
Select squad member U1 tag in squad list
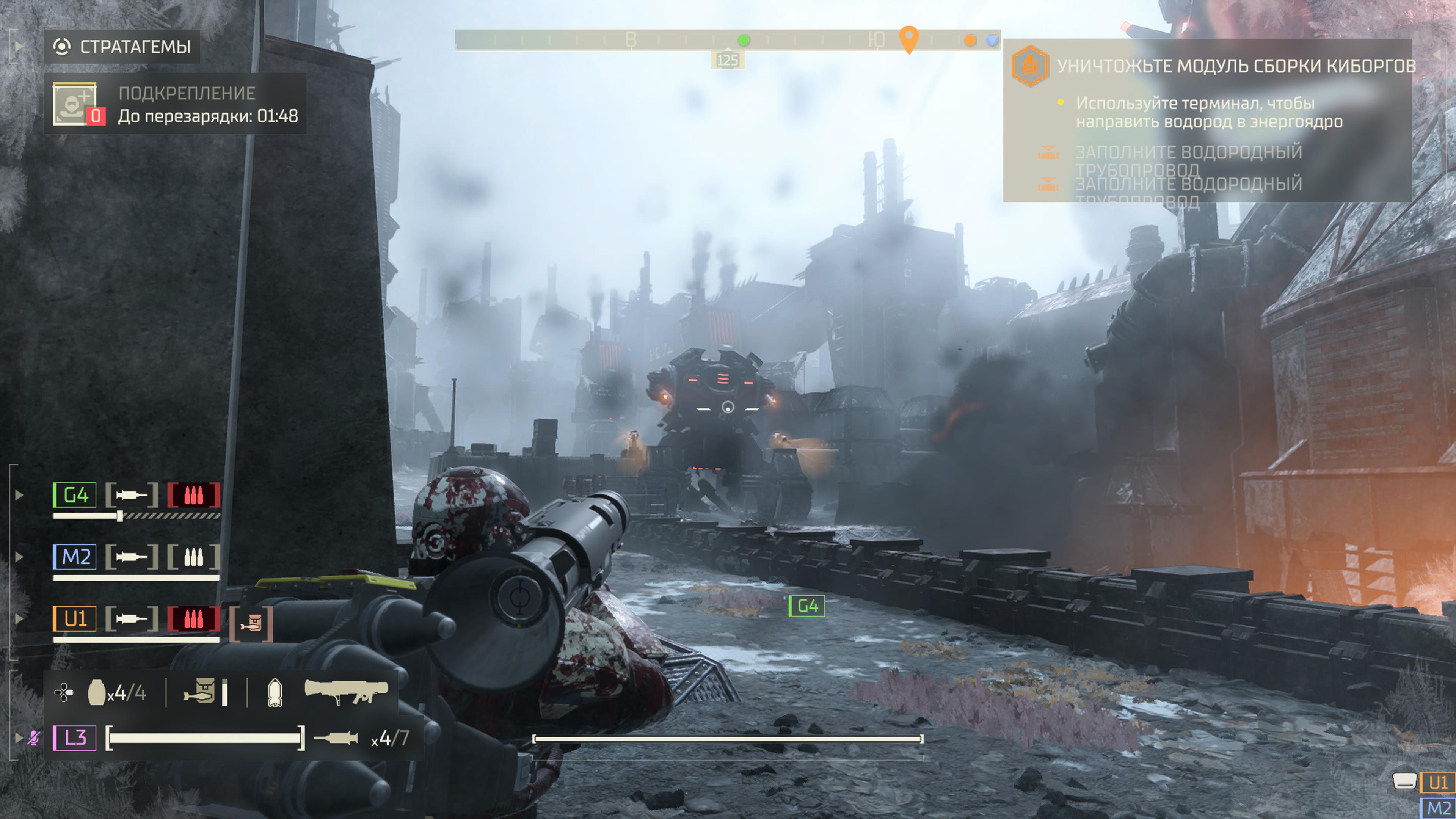coord(75,619)
